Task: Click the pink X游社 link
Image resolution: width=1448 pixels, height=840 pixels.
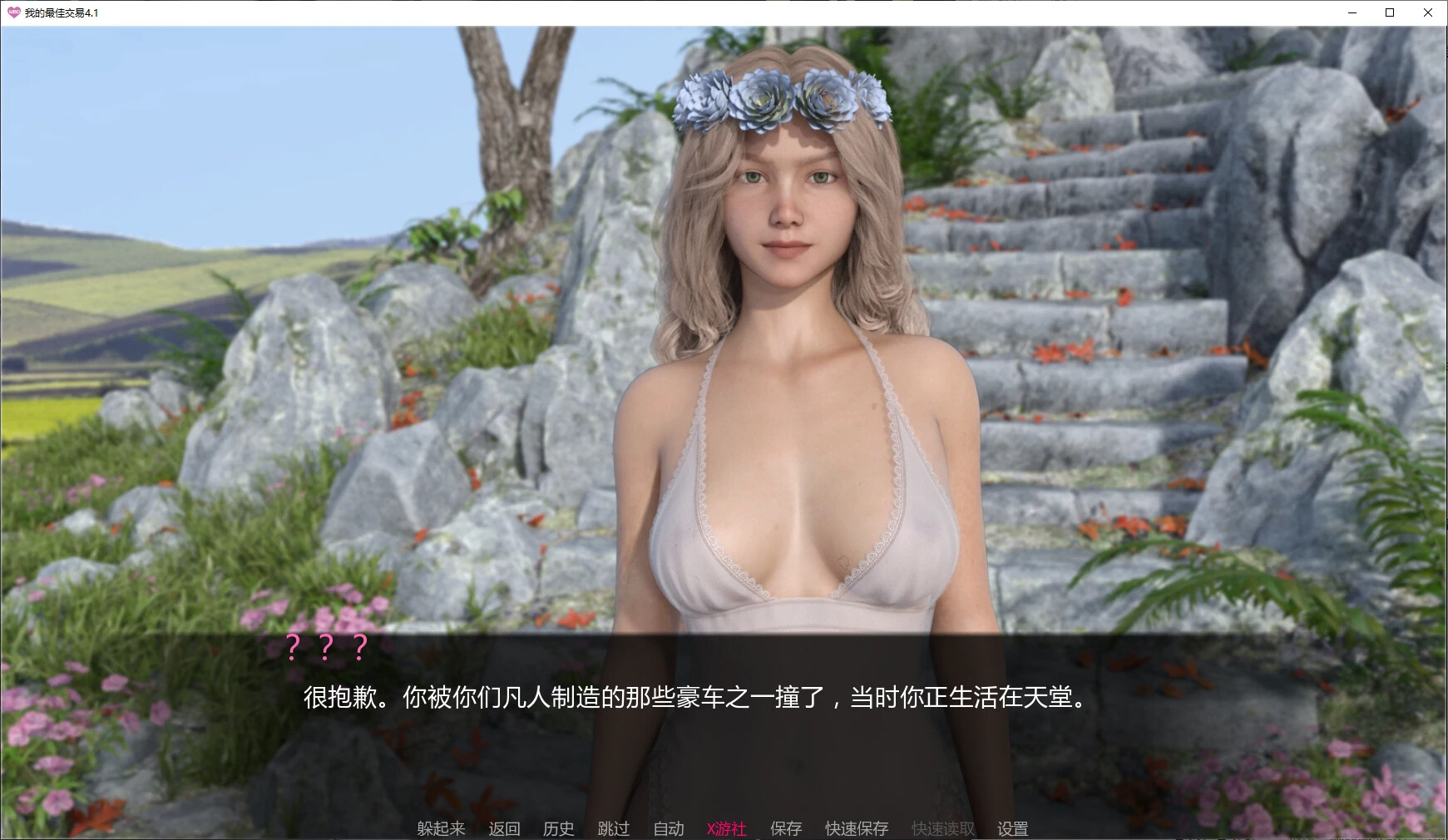Action: [x=726, y=828]
